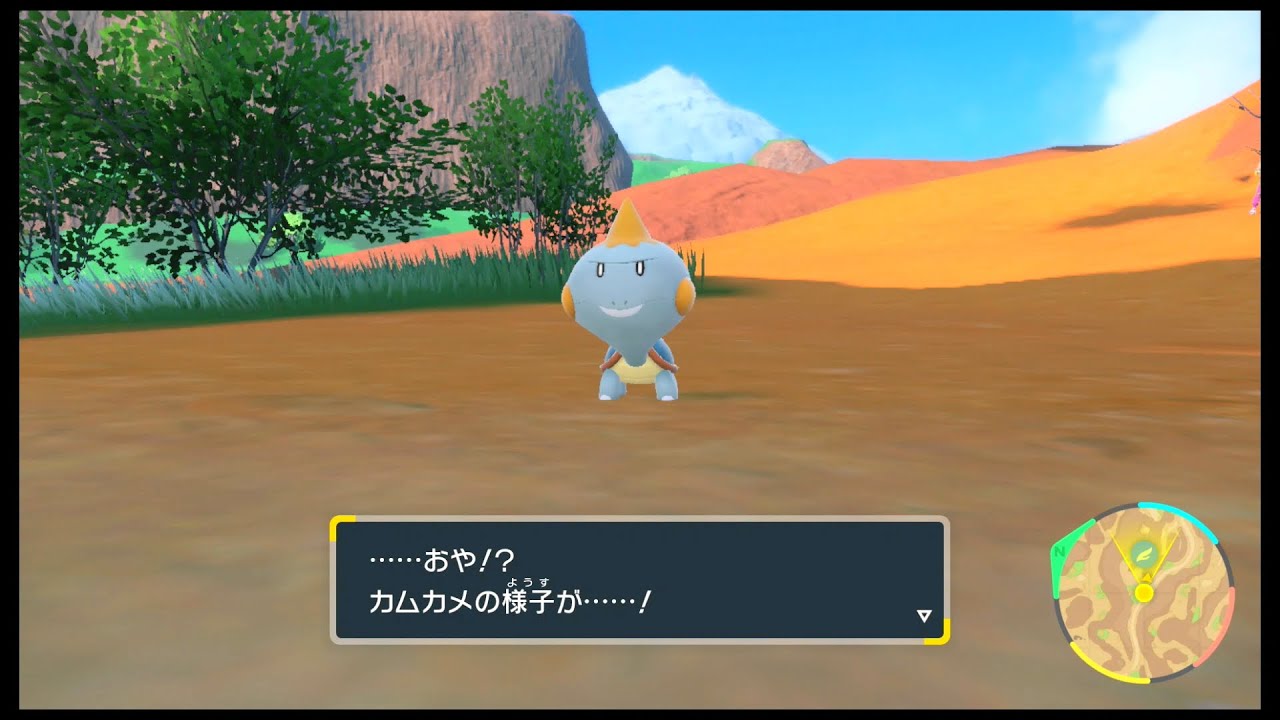Select the yellow player position marker on the minimap
Screen dimensions: 1280x720
1144,593
